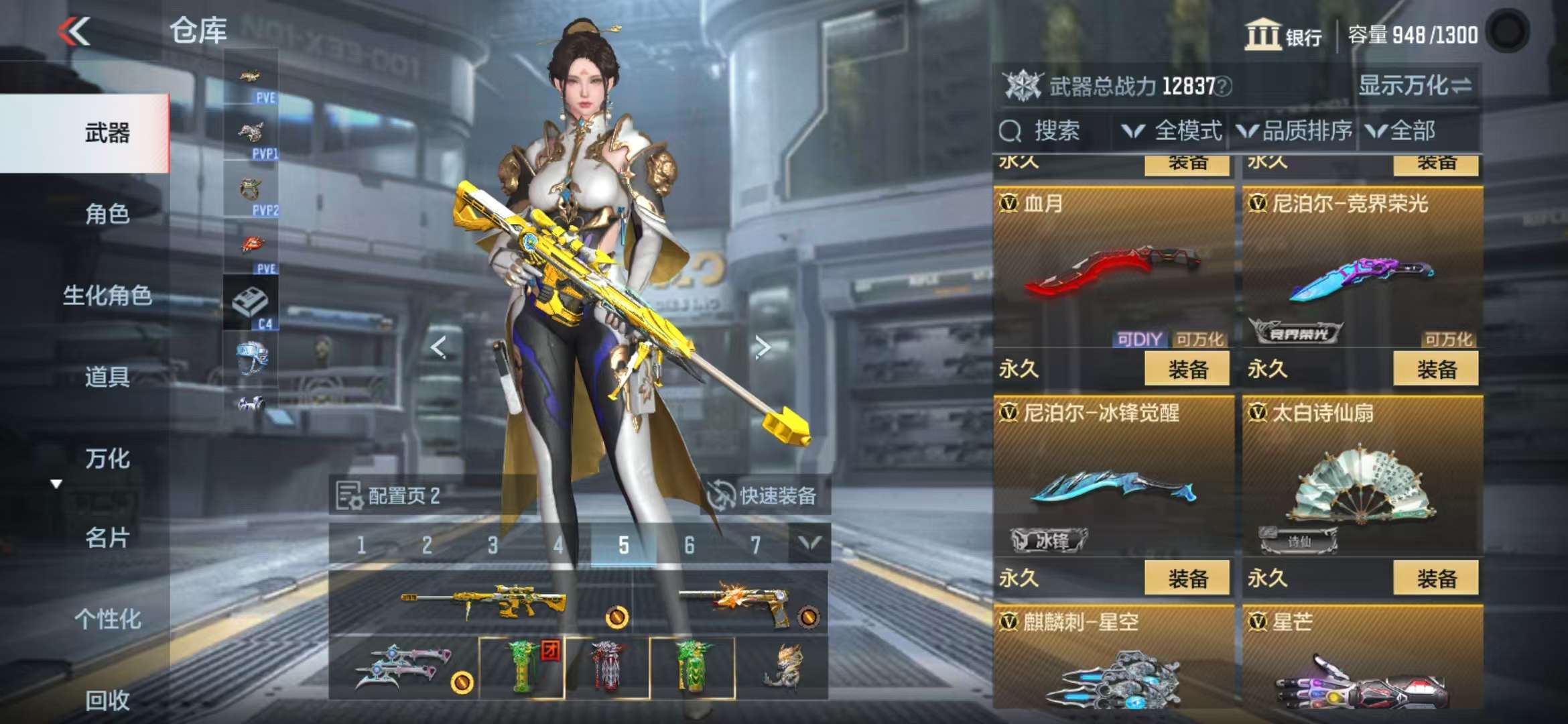Toggle the 显示万化 display switch
This screenshot has height=724, width=1568.
click(x=1415, y=86)
